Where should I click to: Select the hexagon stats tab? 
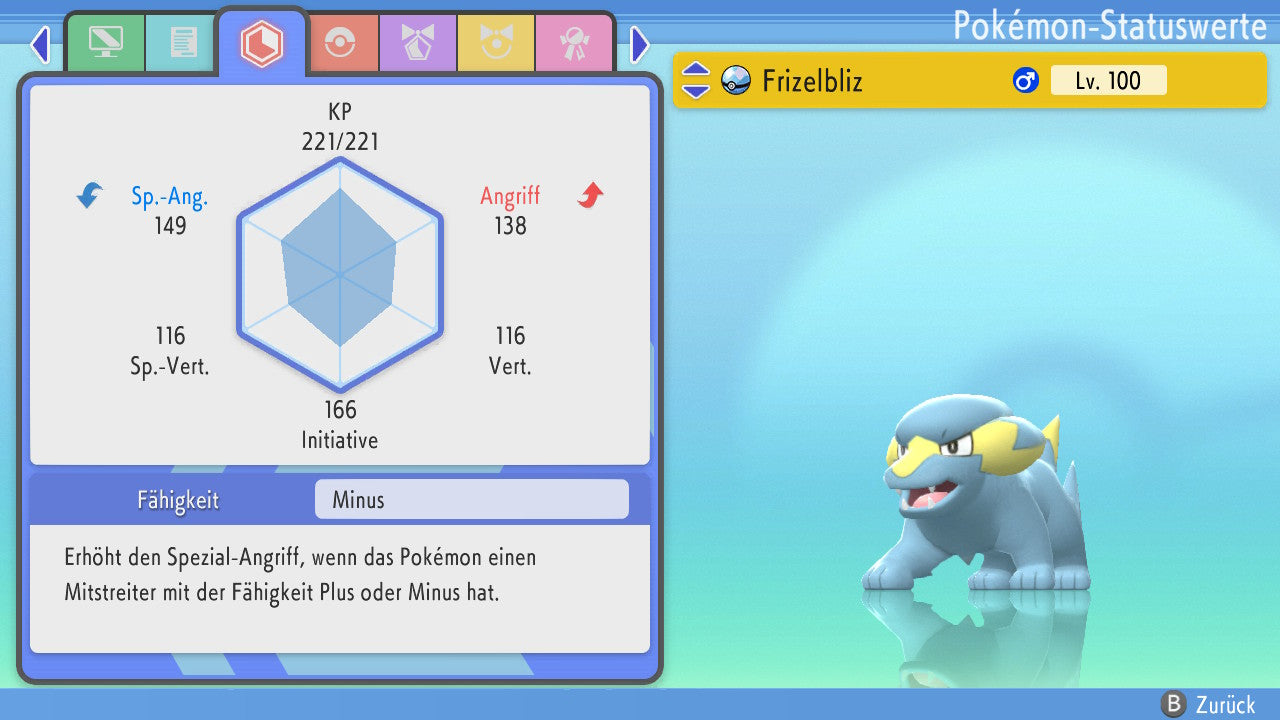[262, 43]
